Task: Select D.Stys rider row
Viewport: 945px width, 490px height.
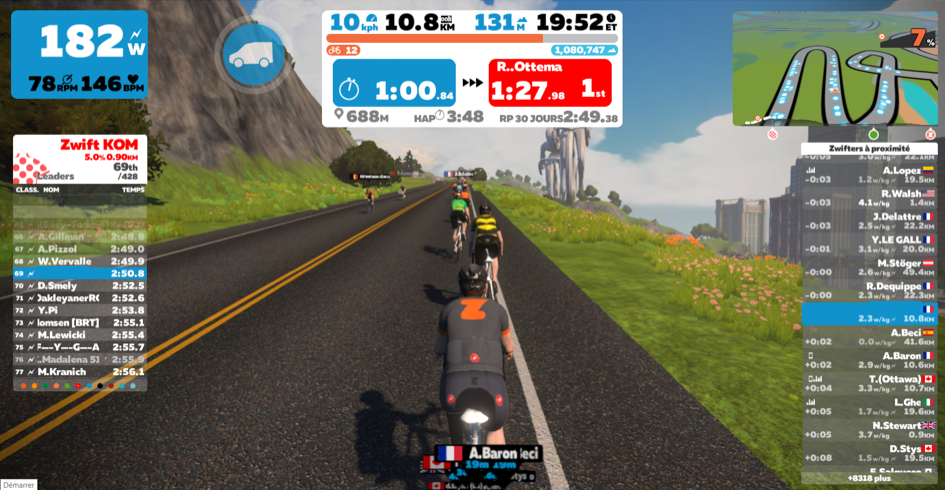Action: pos(869,453)
